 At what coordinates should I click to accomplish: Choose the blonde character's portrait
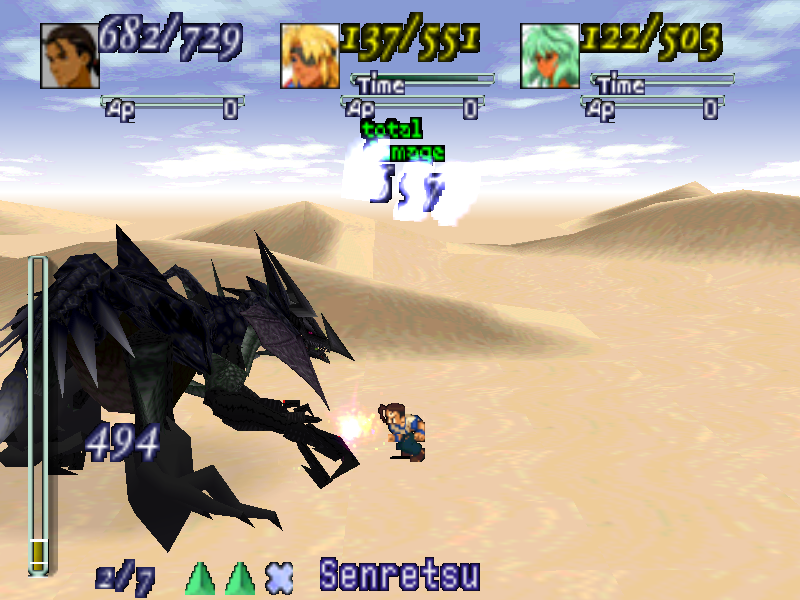[310, 56]
